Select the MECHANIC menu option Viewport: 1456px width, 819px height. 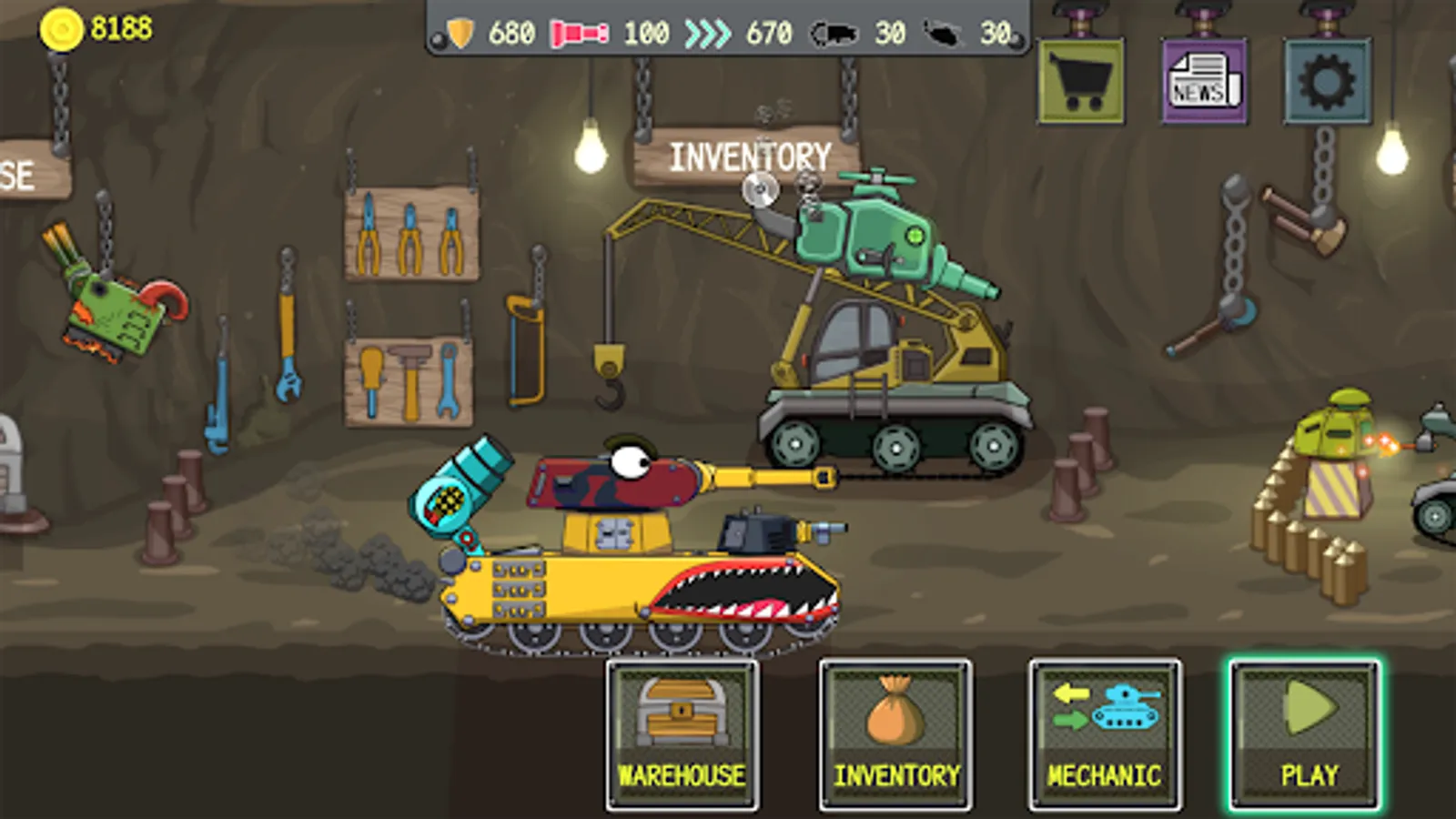[1106, 776]
